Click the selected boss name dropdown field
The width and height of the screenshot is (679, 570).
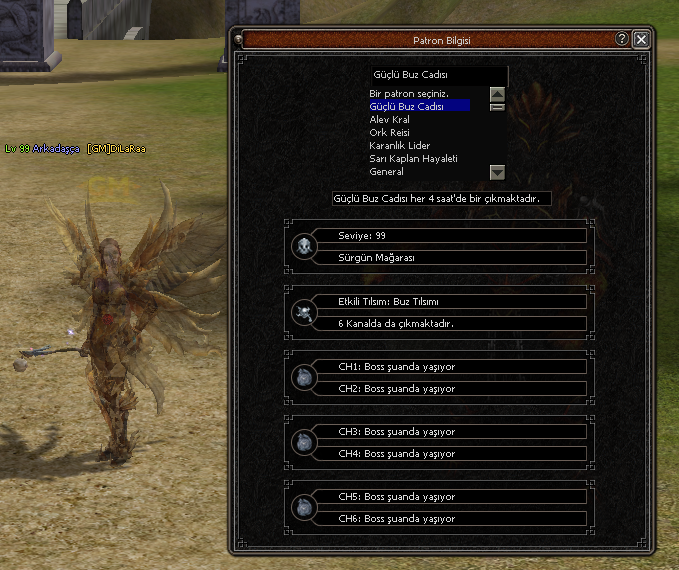point(437,75)
